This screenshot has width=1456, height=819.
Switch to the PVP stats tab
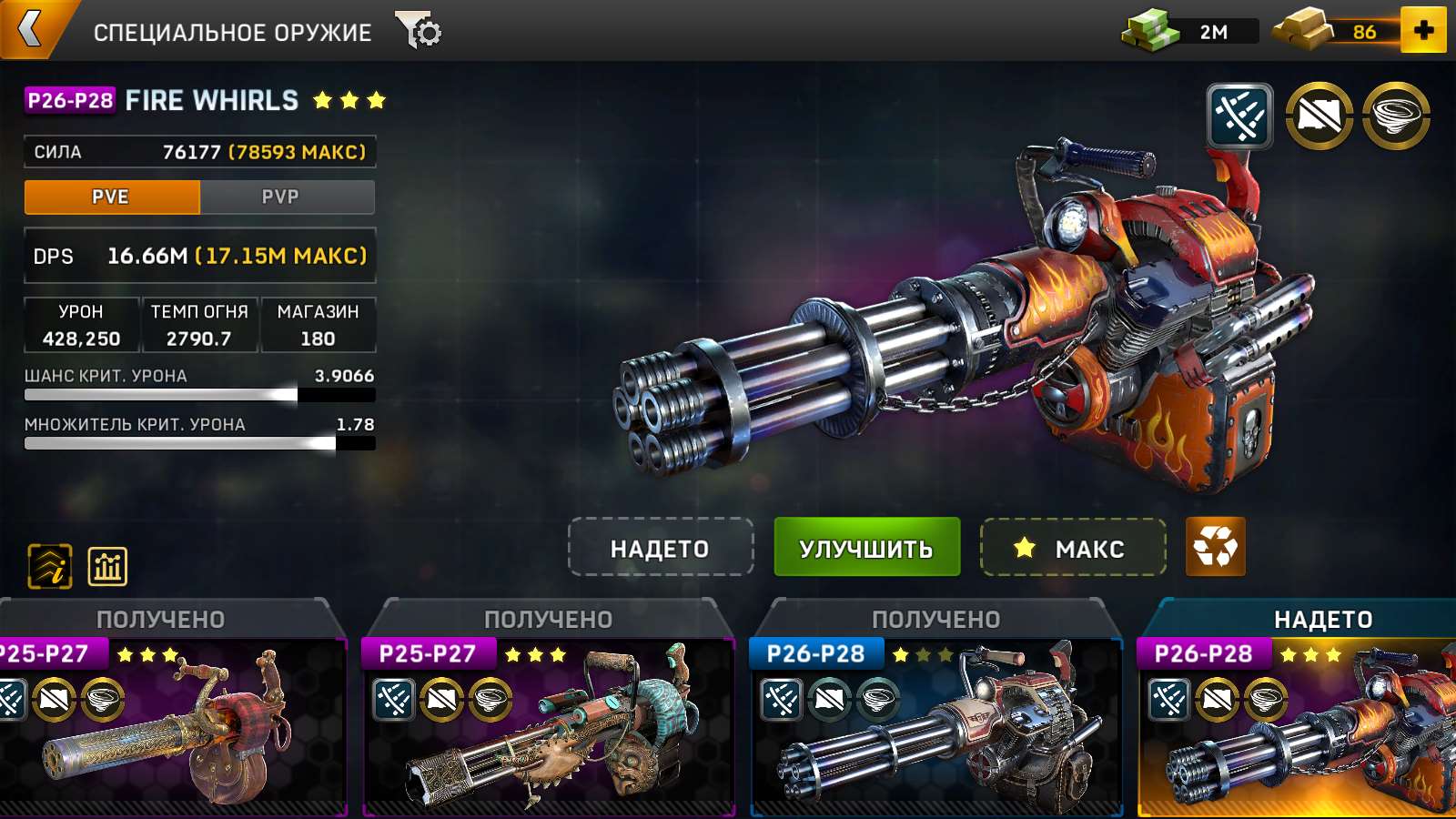pos(280,197)
